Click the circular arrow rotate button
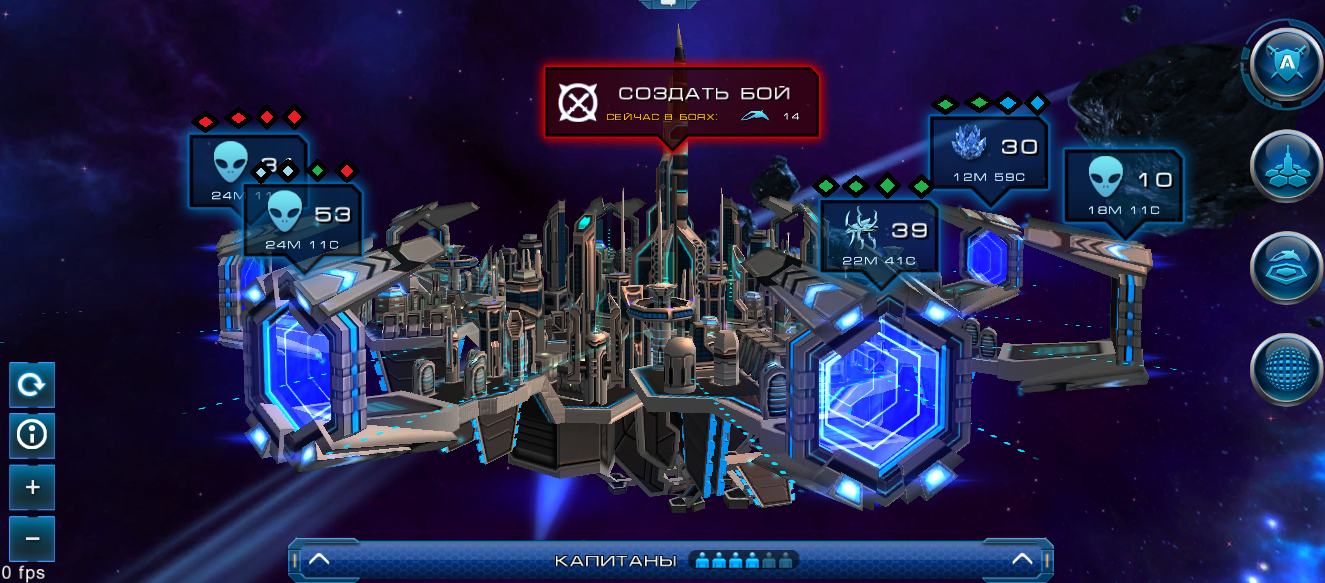The height and width of the screenshot is (583, 1325). coord(32,385)
